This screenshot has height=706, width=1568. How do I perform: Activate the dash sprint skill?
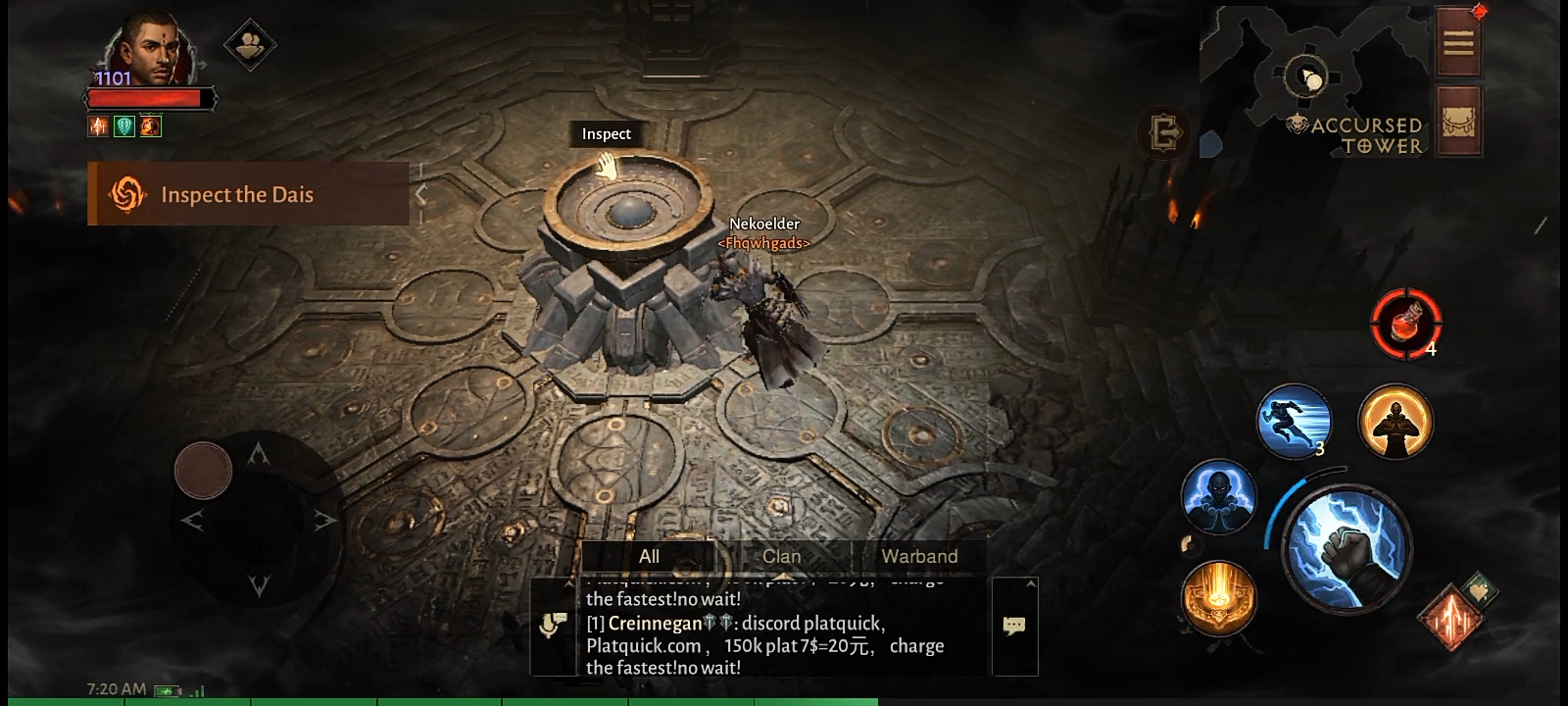[1294, 422]
